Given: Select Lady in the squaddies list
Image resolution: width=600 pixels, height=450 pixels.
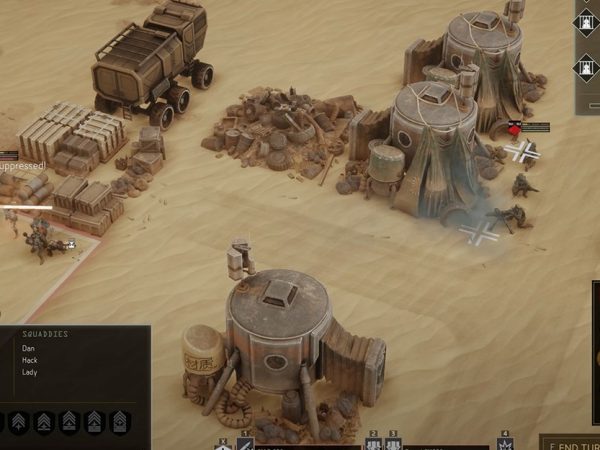Looking at the screenshot, I should coord(31,372).
